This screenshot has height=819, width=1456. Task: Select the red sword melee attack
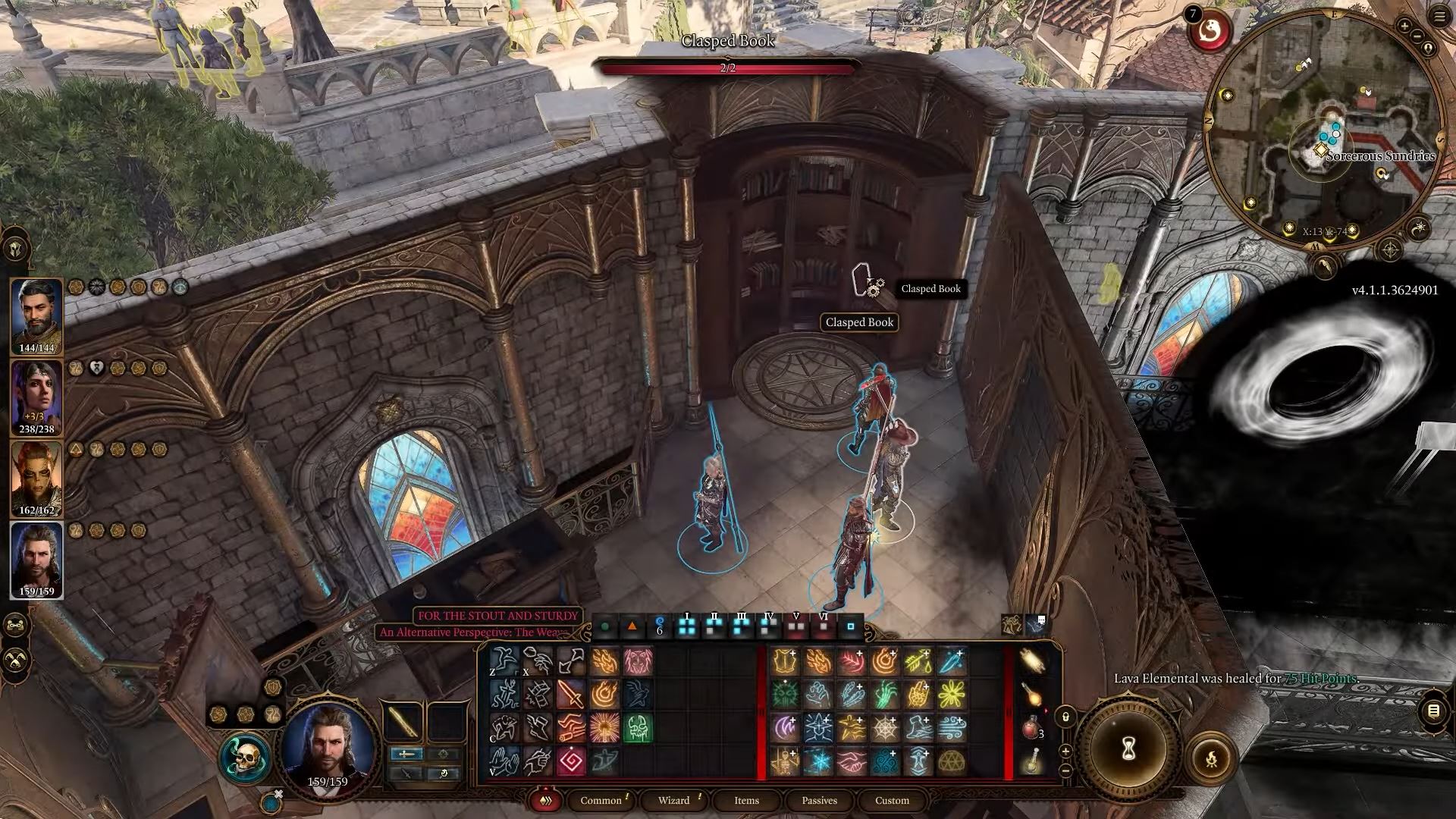pos(570,694)
